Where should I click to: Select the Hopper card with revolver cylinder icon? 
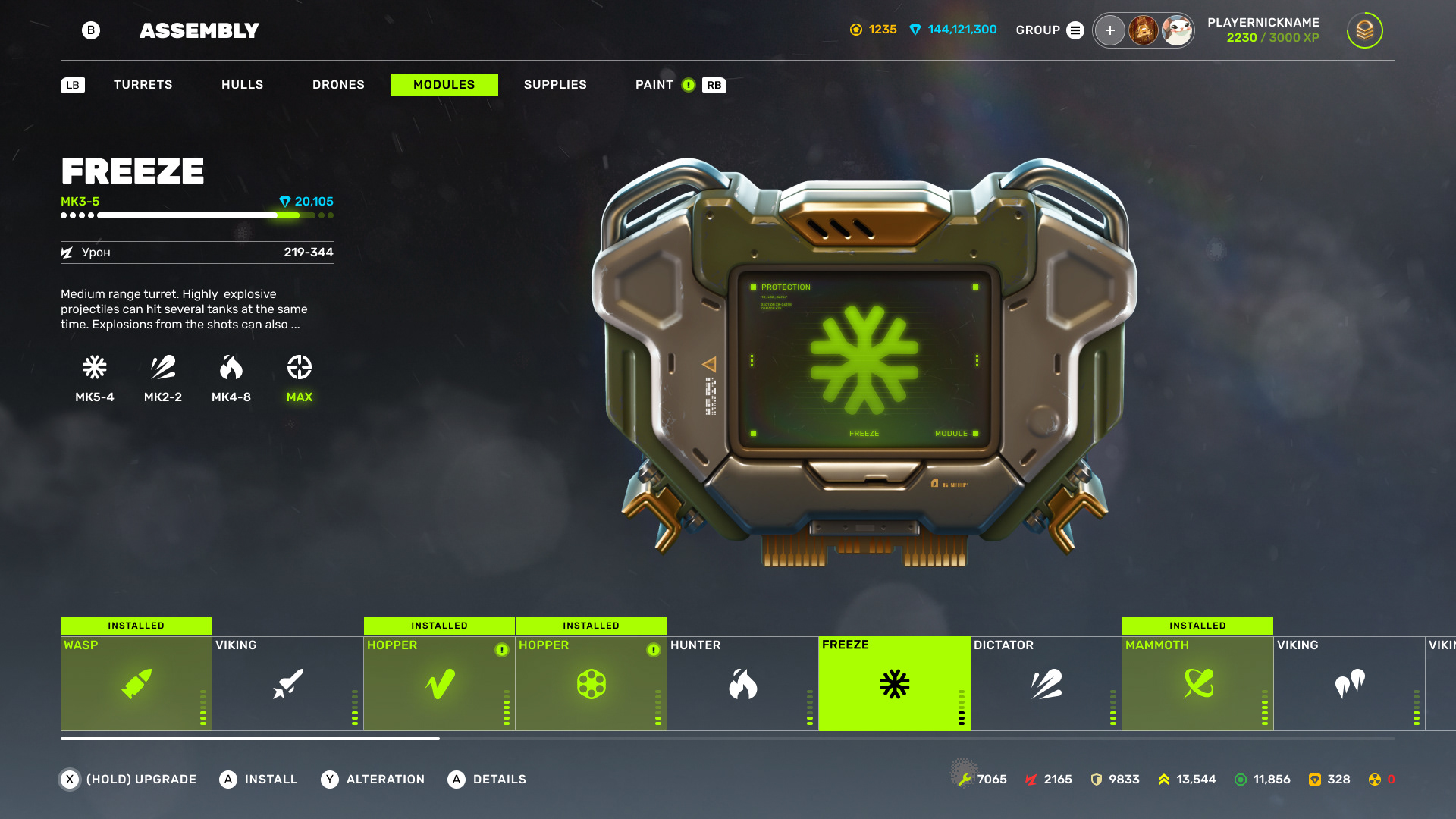(591, 683)
